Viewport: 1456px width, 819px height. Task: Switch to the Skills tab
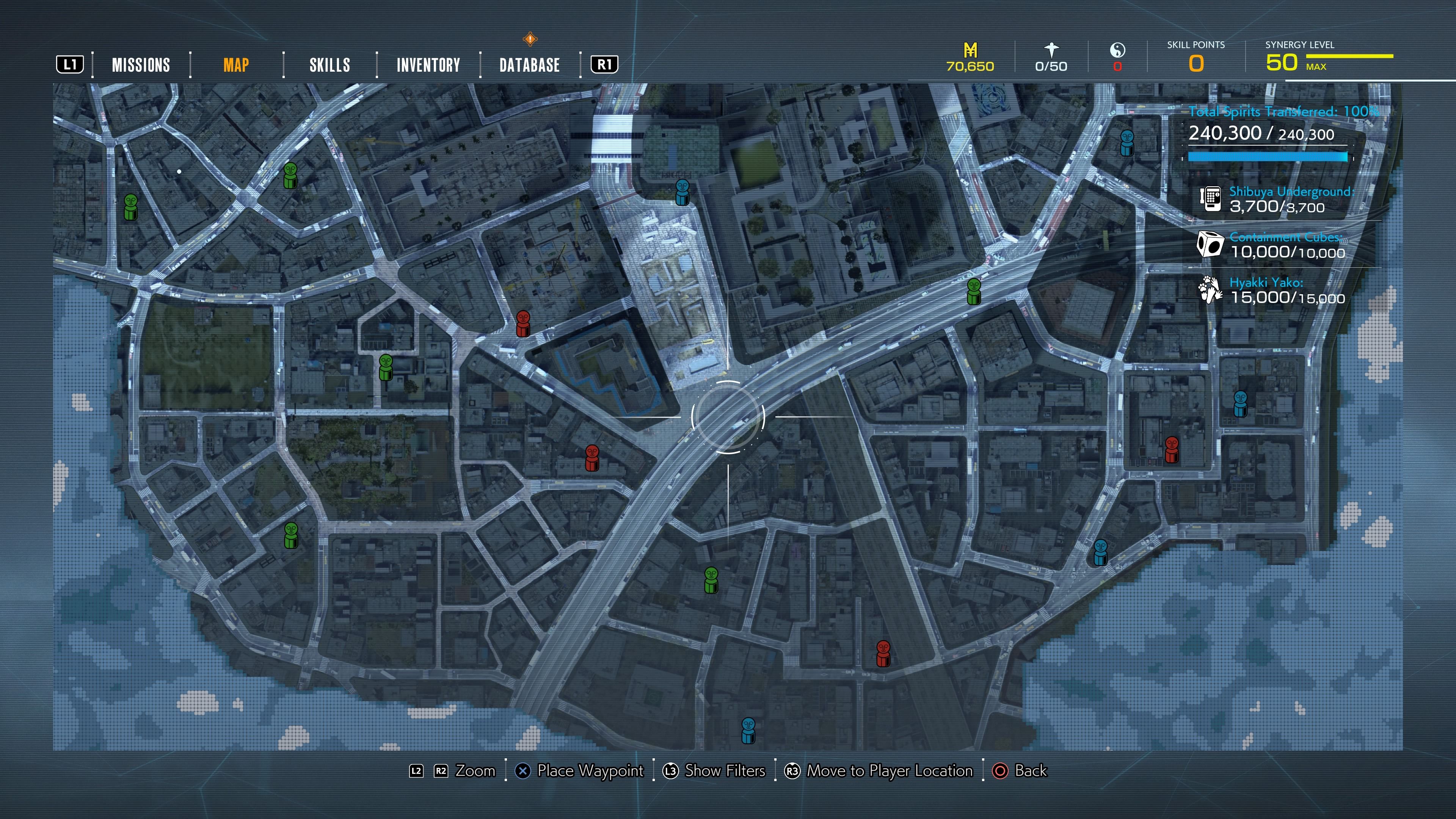[x=329, y=65]
